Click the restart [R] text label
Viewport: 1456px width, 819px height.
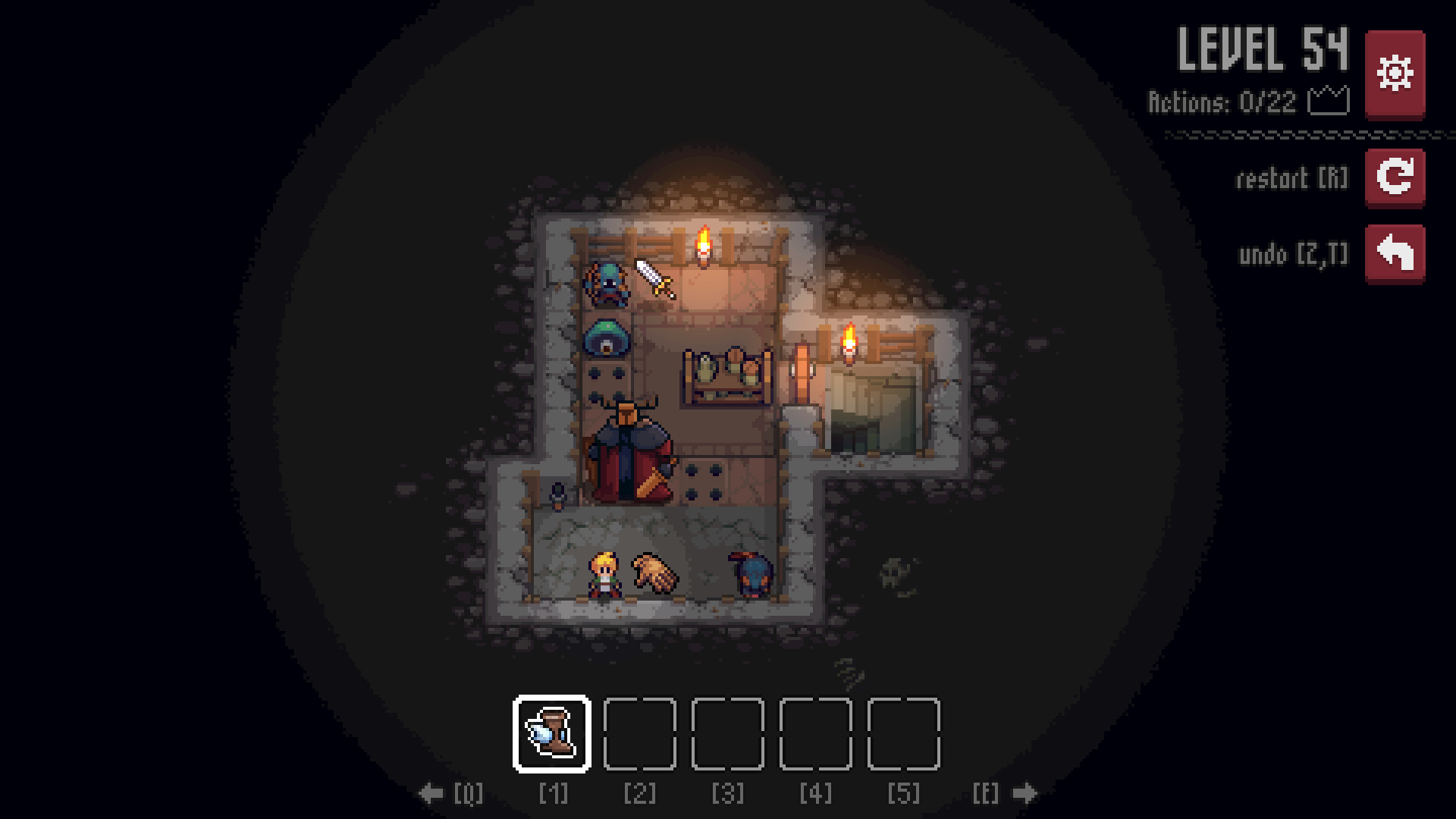[x=1291, y=179]
